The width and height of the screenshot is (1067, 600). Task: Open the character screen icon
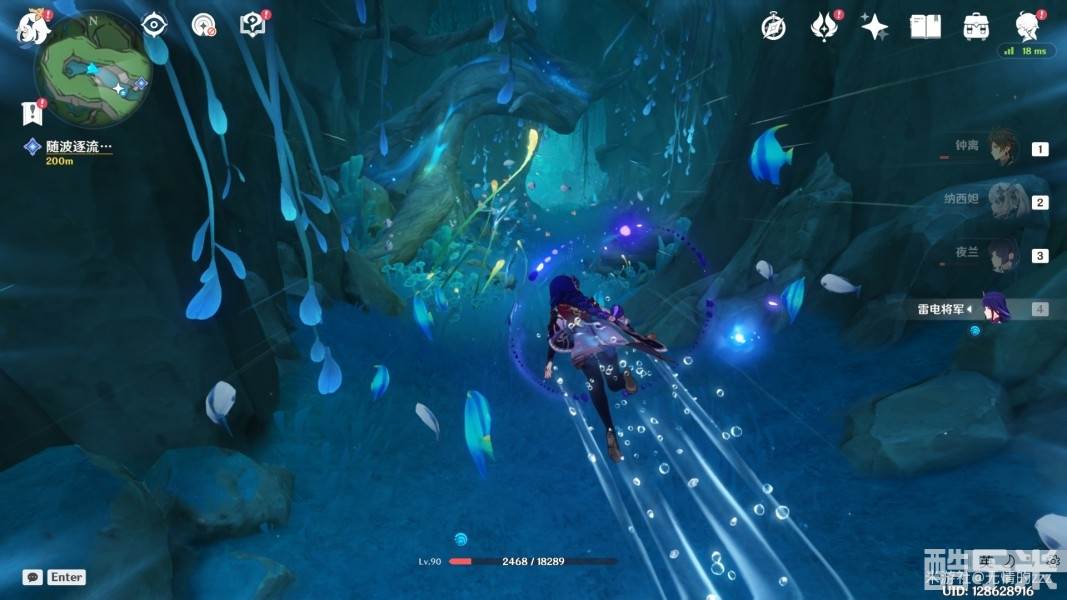coord(1026,25)
